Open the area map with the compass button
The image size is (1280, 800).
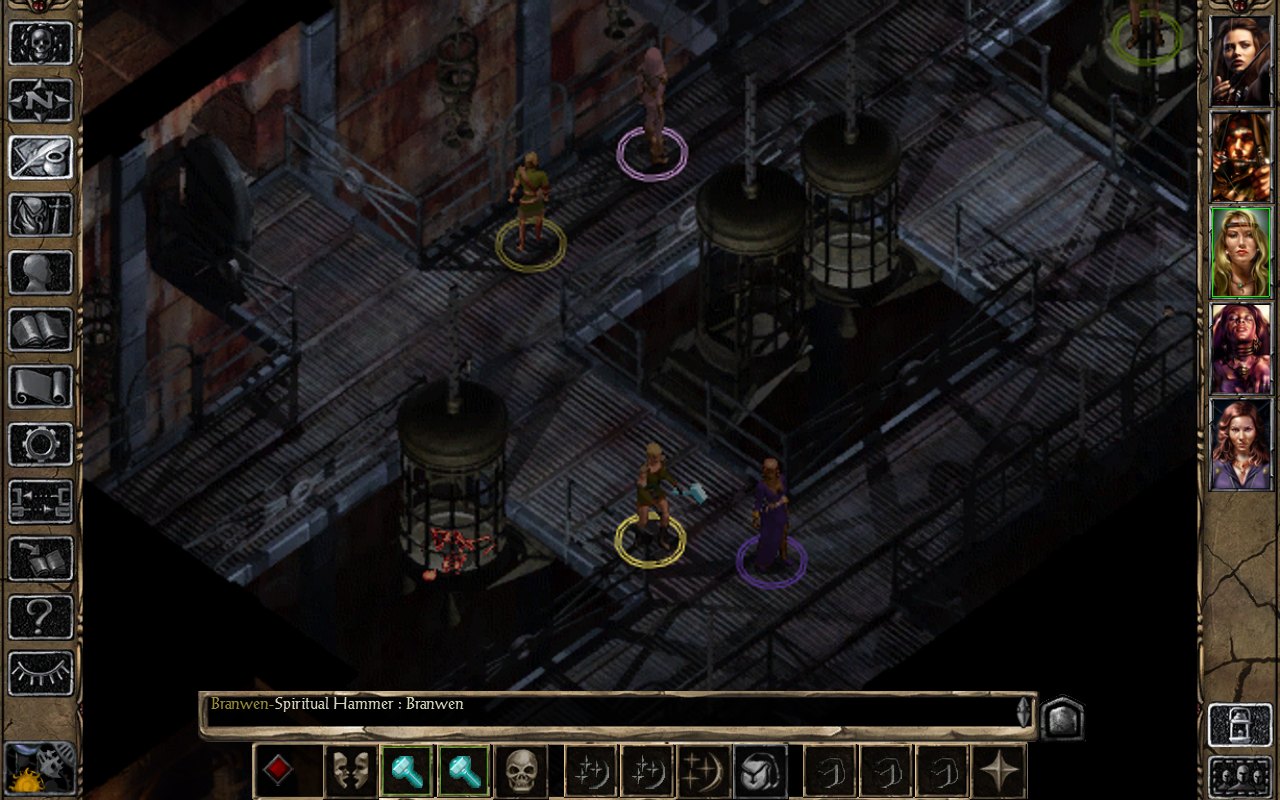[x=41, y=100]
